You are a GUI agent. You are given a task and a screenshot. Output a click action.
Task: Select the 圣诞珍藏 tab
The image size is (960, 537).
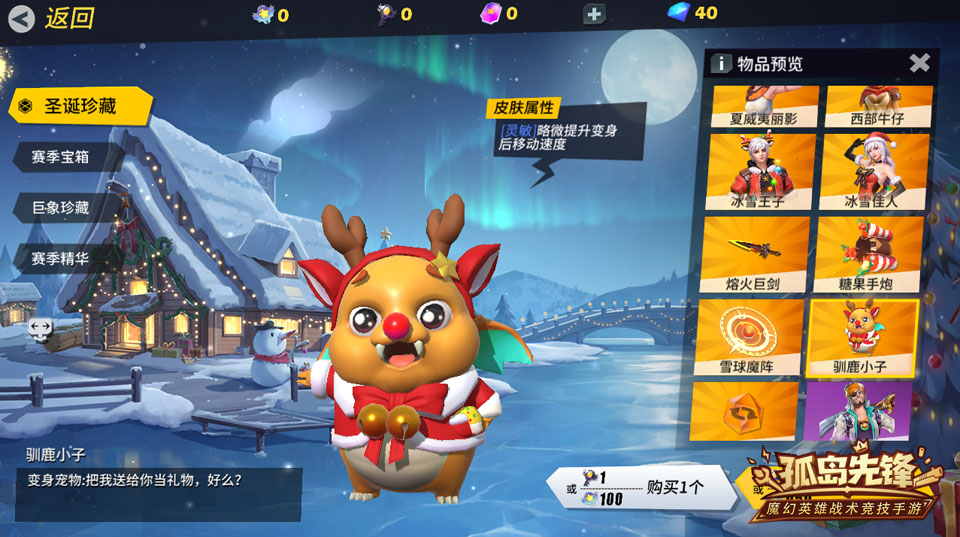pyautogui.click(x=80, y=106)
